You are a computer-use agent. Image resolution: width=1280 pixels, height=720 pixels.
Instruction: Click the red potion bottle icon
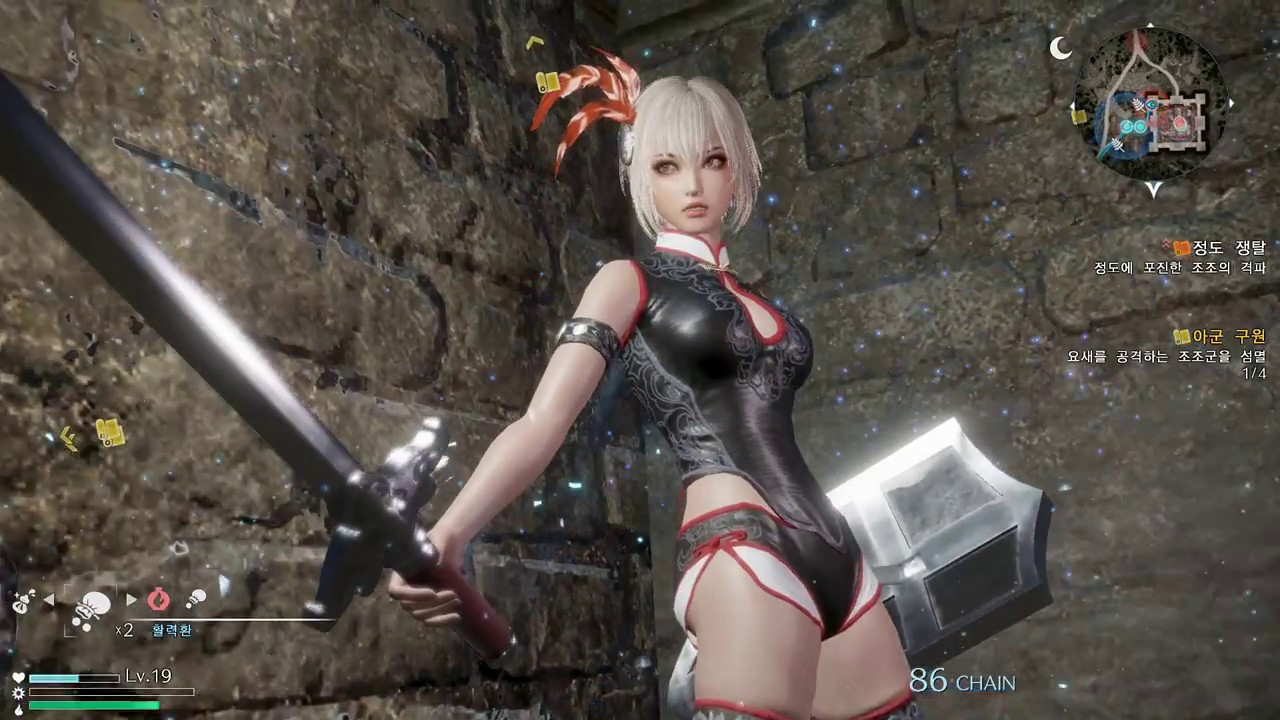159,599
